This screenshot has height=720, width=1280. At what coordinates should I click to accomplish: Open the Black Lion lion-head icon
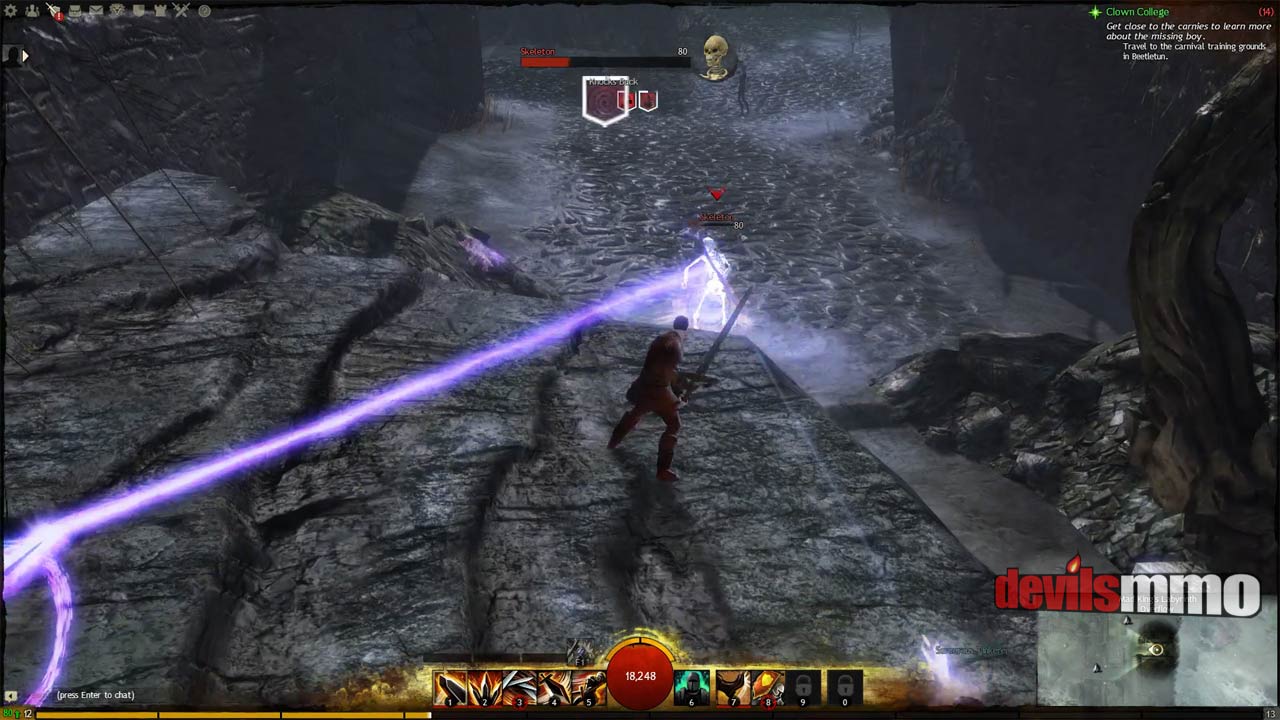click(x=117, y=11)
